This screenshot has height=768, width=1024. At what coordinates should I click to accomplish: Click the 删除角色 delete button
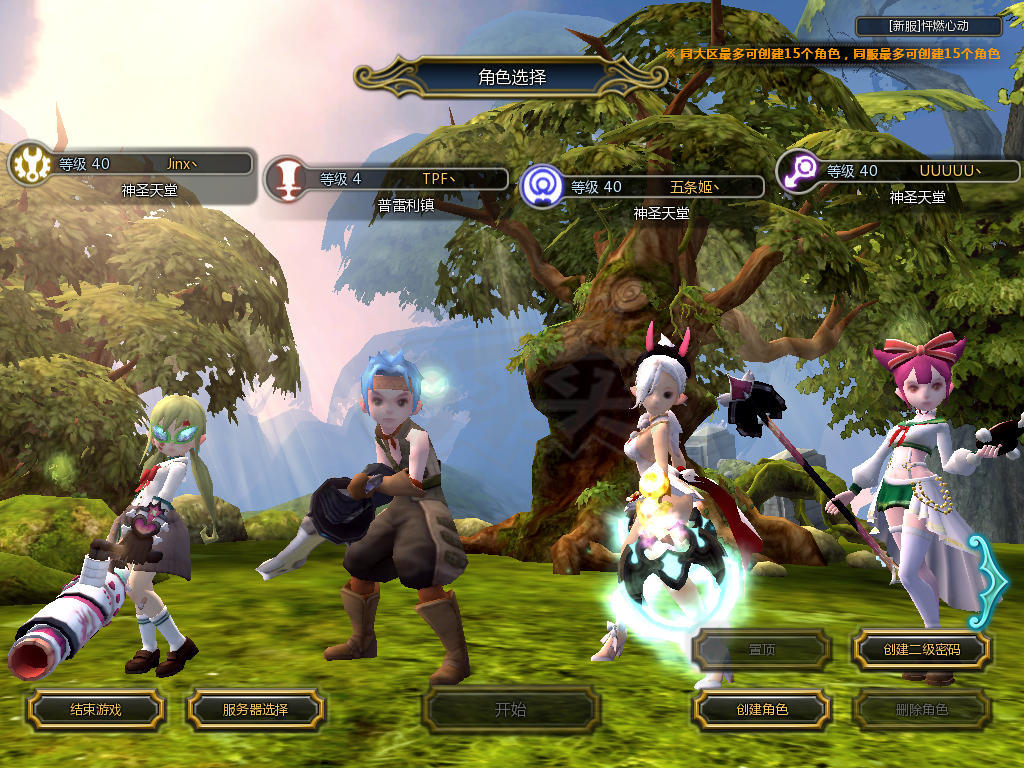[921, 710]
